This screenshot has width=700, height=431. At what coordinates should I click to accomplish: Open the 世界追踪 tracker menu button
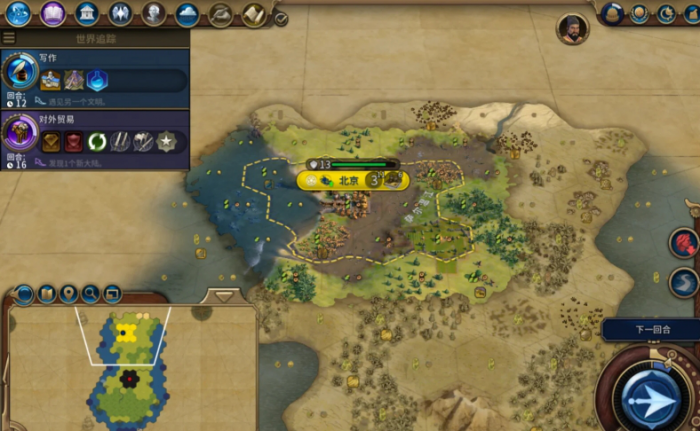point(9,38)
